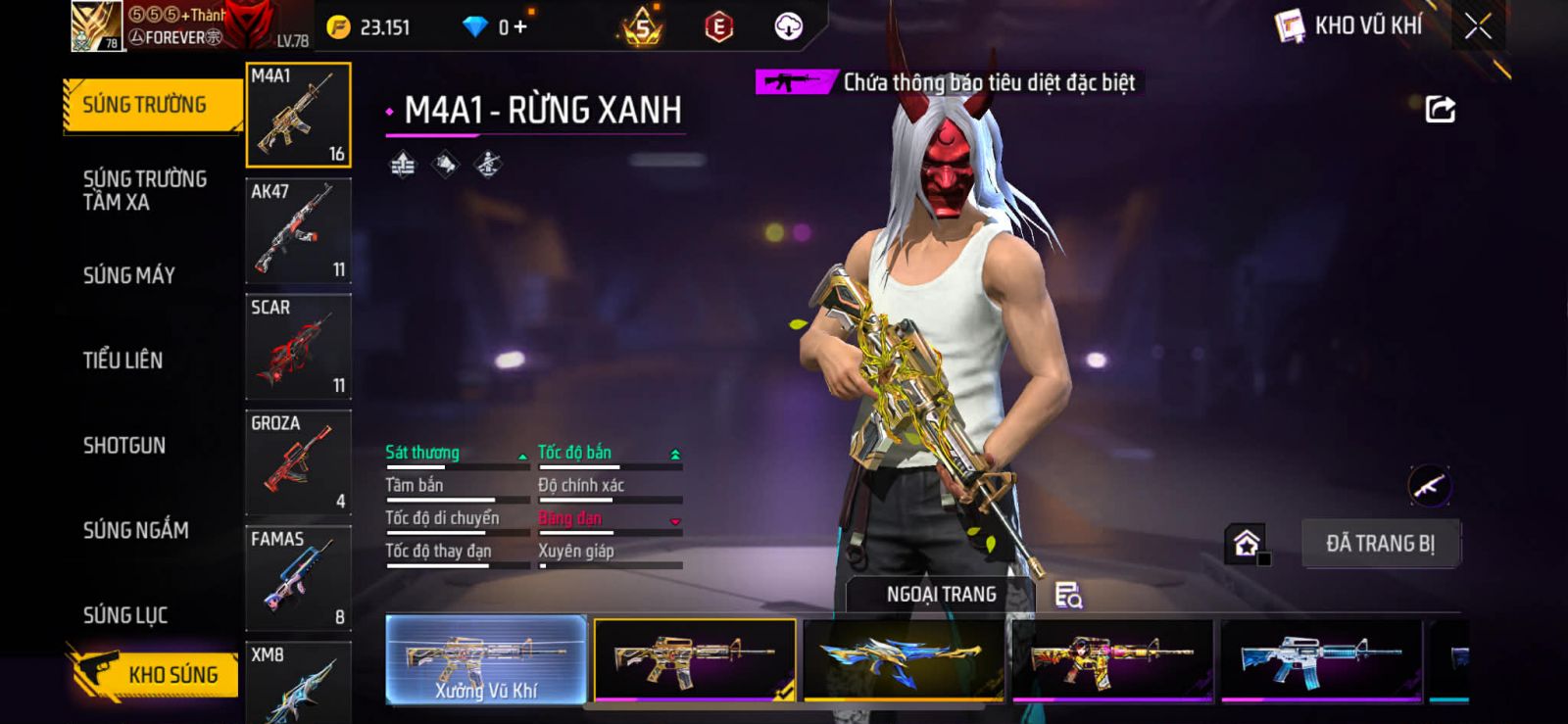
Task: Open the SHOTGUN category
Action: [x=124, y=446]
